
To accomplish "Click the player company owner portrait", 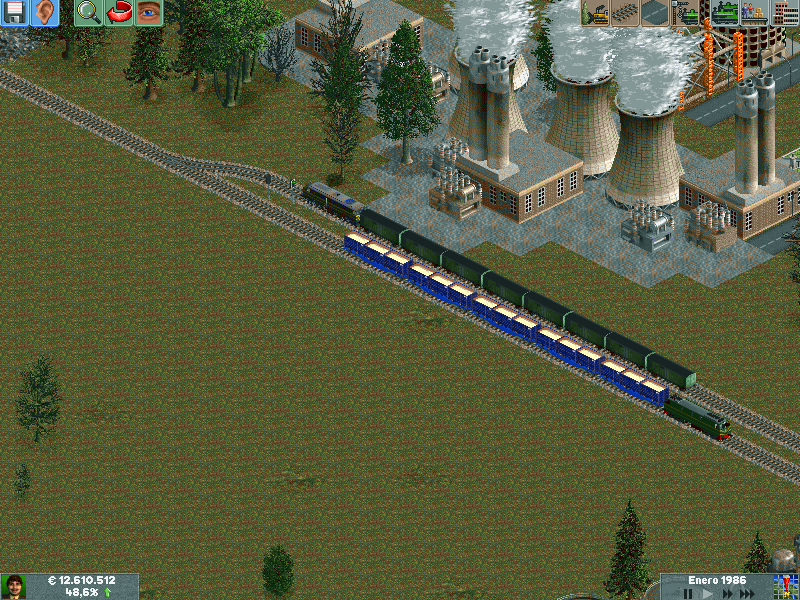I will coord(14,586).
